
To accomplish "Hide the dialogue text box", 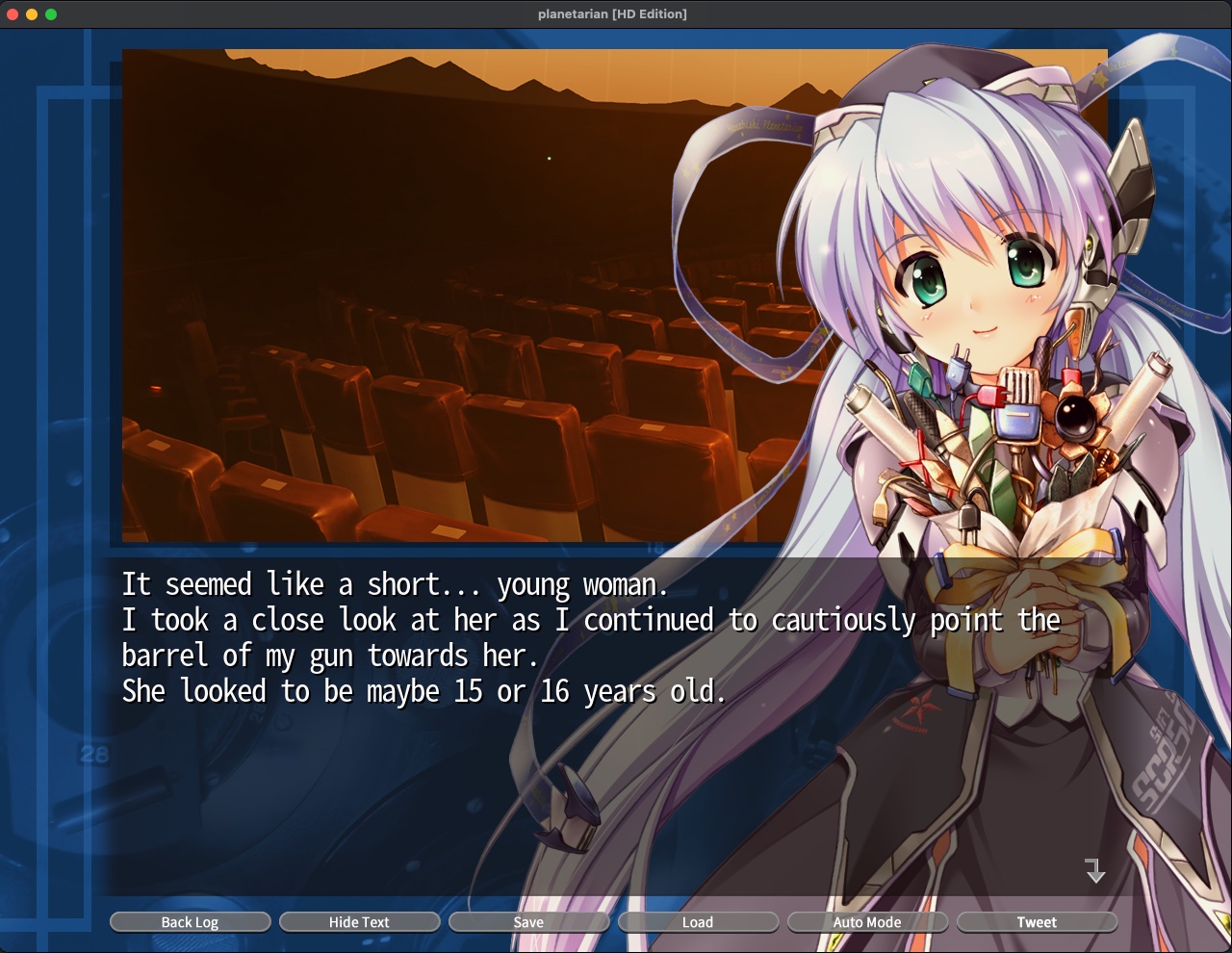I will point(359,921).
